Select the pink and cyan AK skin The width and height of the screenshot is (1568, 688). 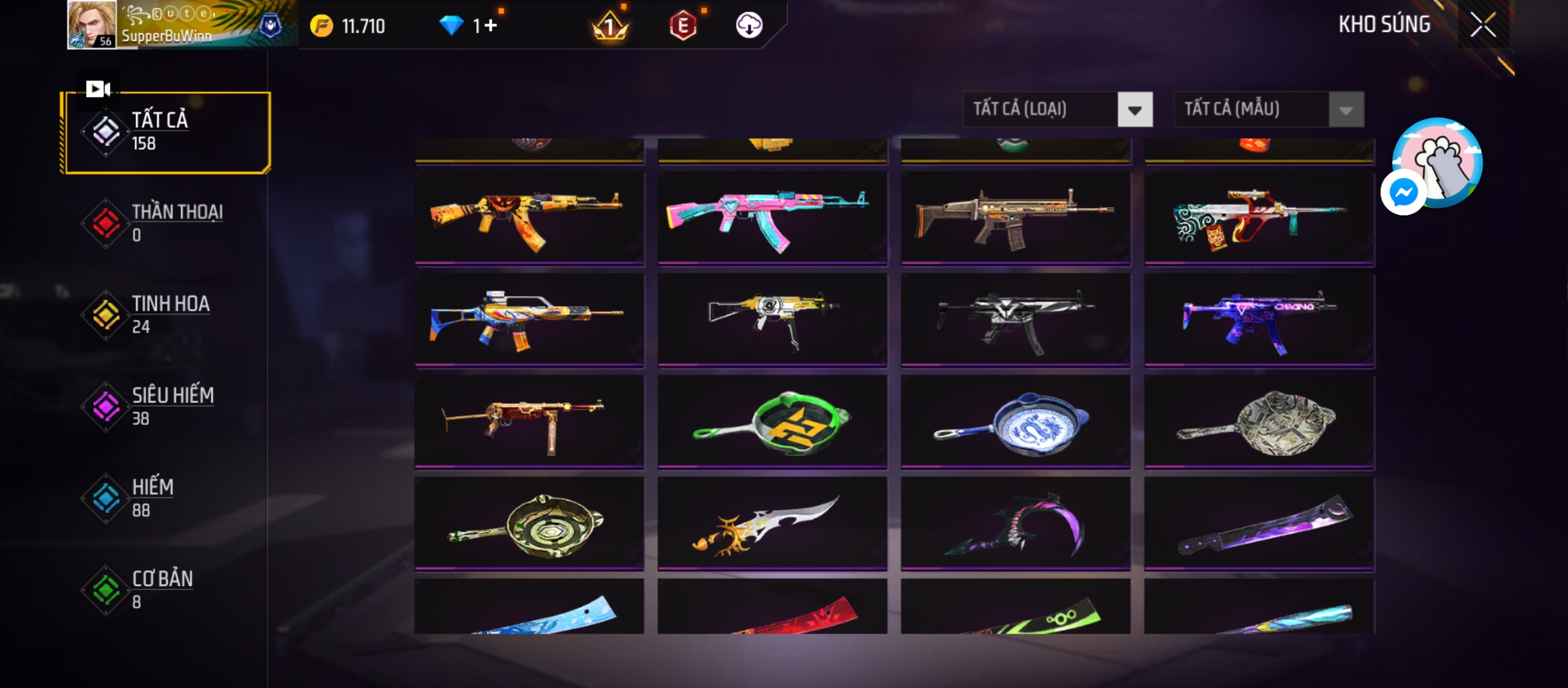[x=772, y=218]
